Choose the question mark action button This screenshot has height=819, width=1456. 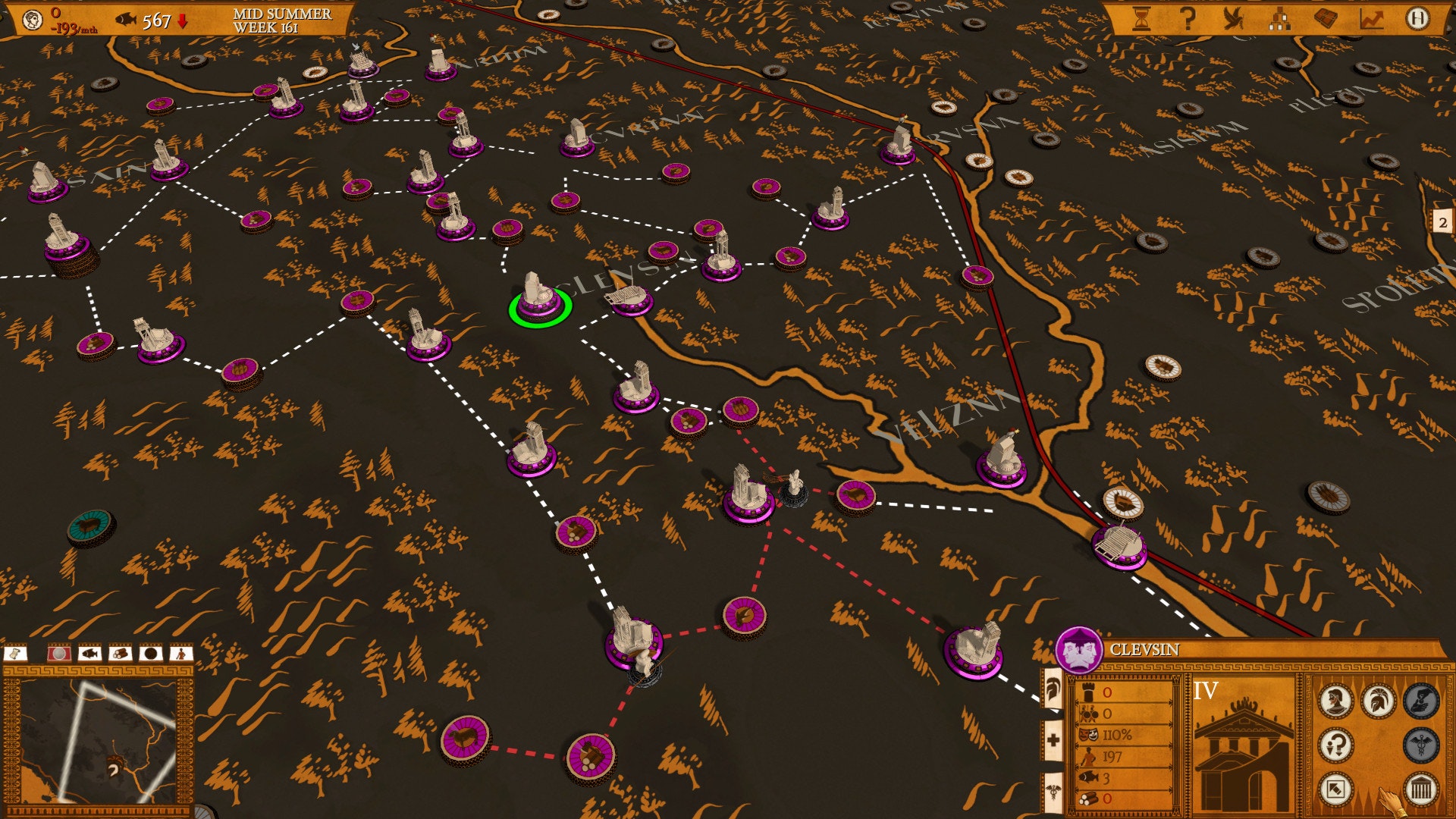[x=1335, y=745]
